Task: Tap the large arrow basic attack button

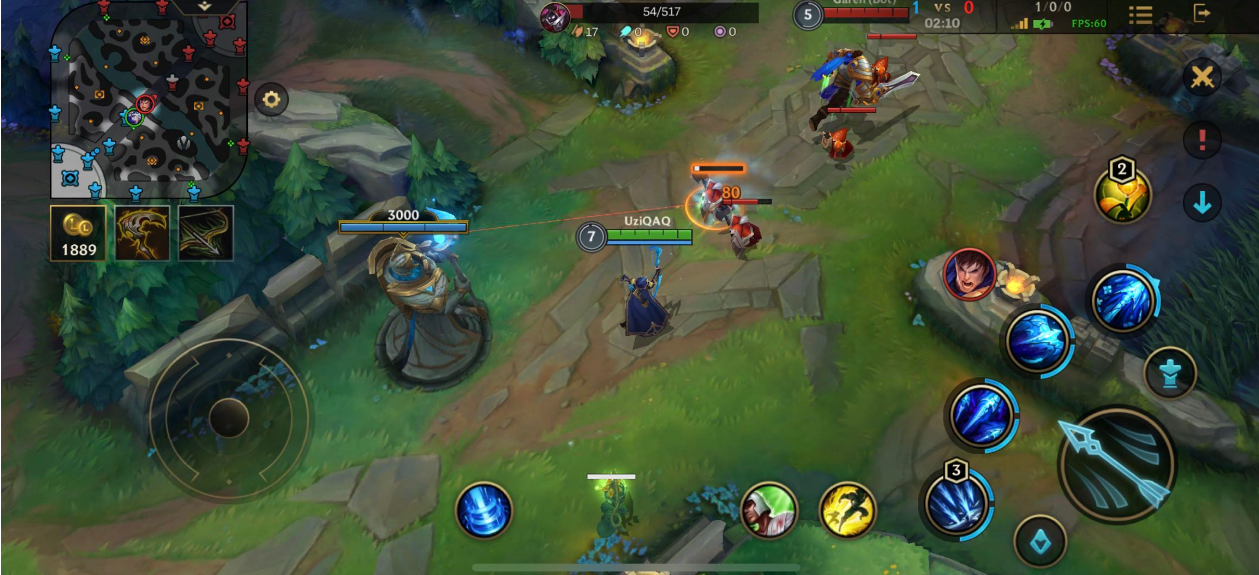Action: point(1116,464)
